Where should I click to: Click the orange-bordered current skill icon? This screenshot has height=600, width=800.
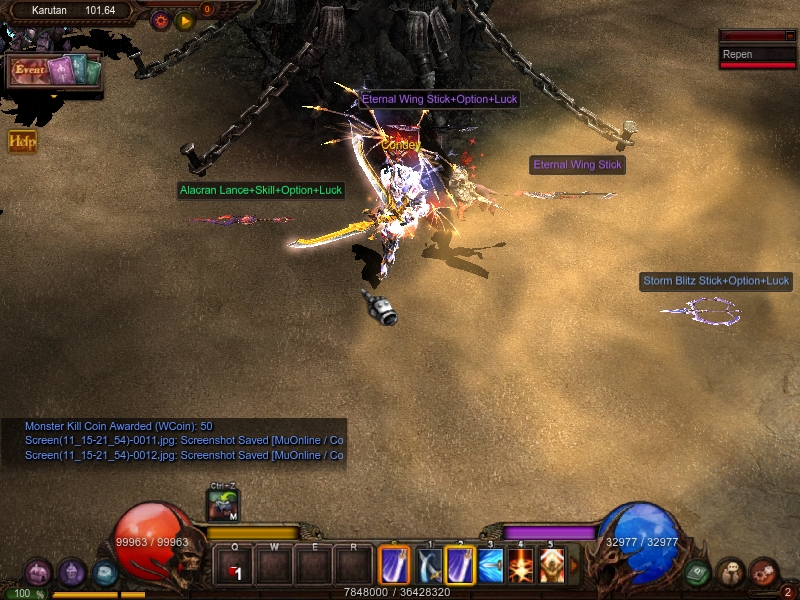pos(394,566)
